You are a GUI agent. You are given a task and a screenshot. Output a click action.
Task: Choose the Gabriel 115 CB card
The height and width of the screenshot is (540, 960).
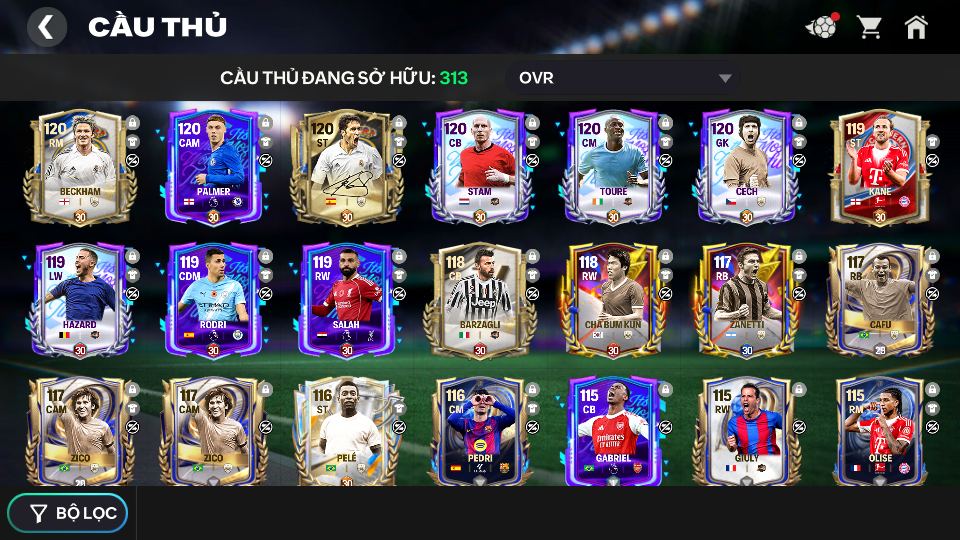(613, 432)
